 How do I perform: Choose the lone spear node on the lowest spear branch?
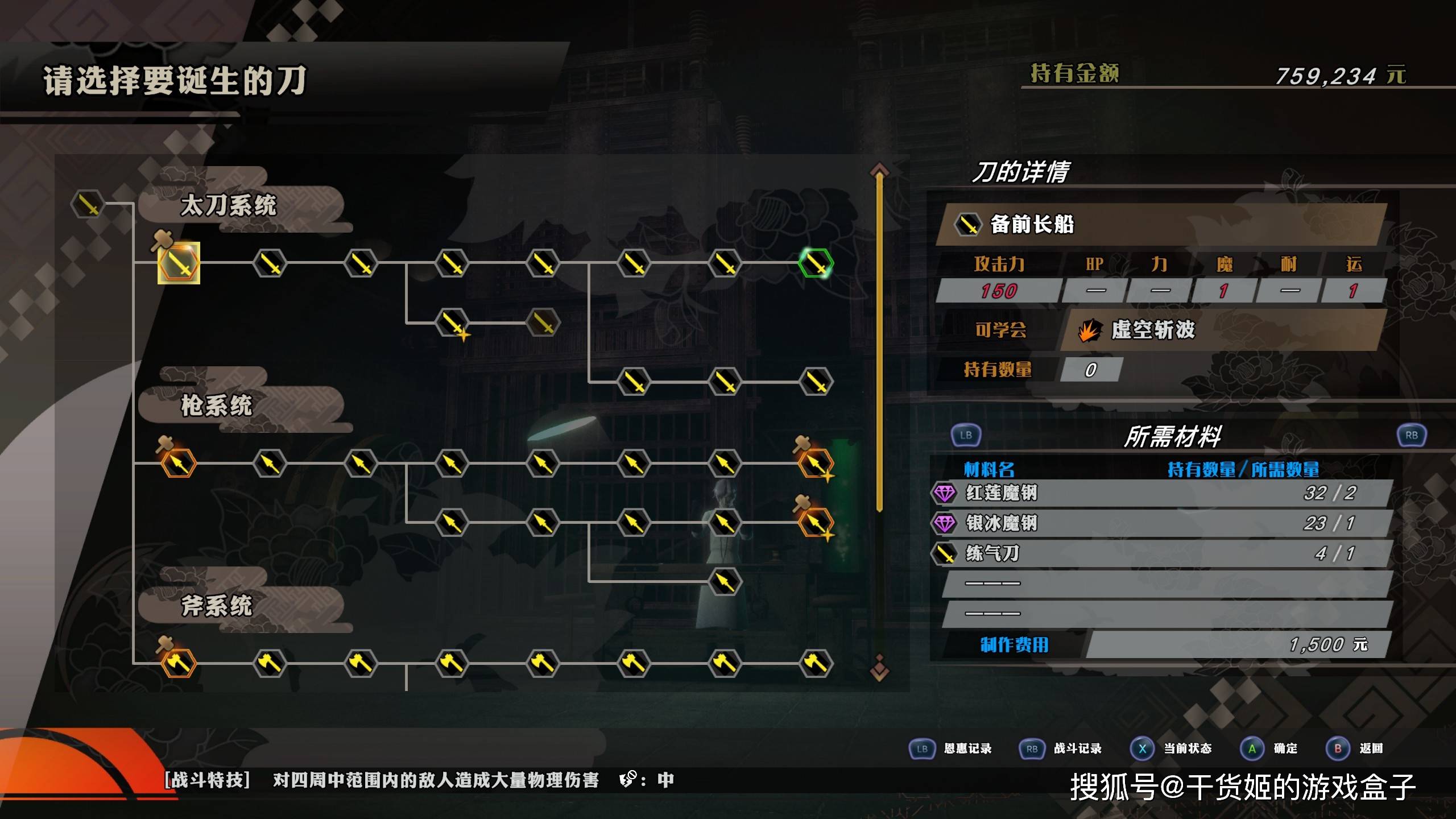(x=725, y=581)
